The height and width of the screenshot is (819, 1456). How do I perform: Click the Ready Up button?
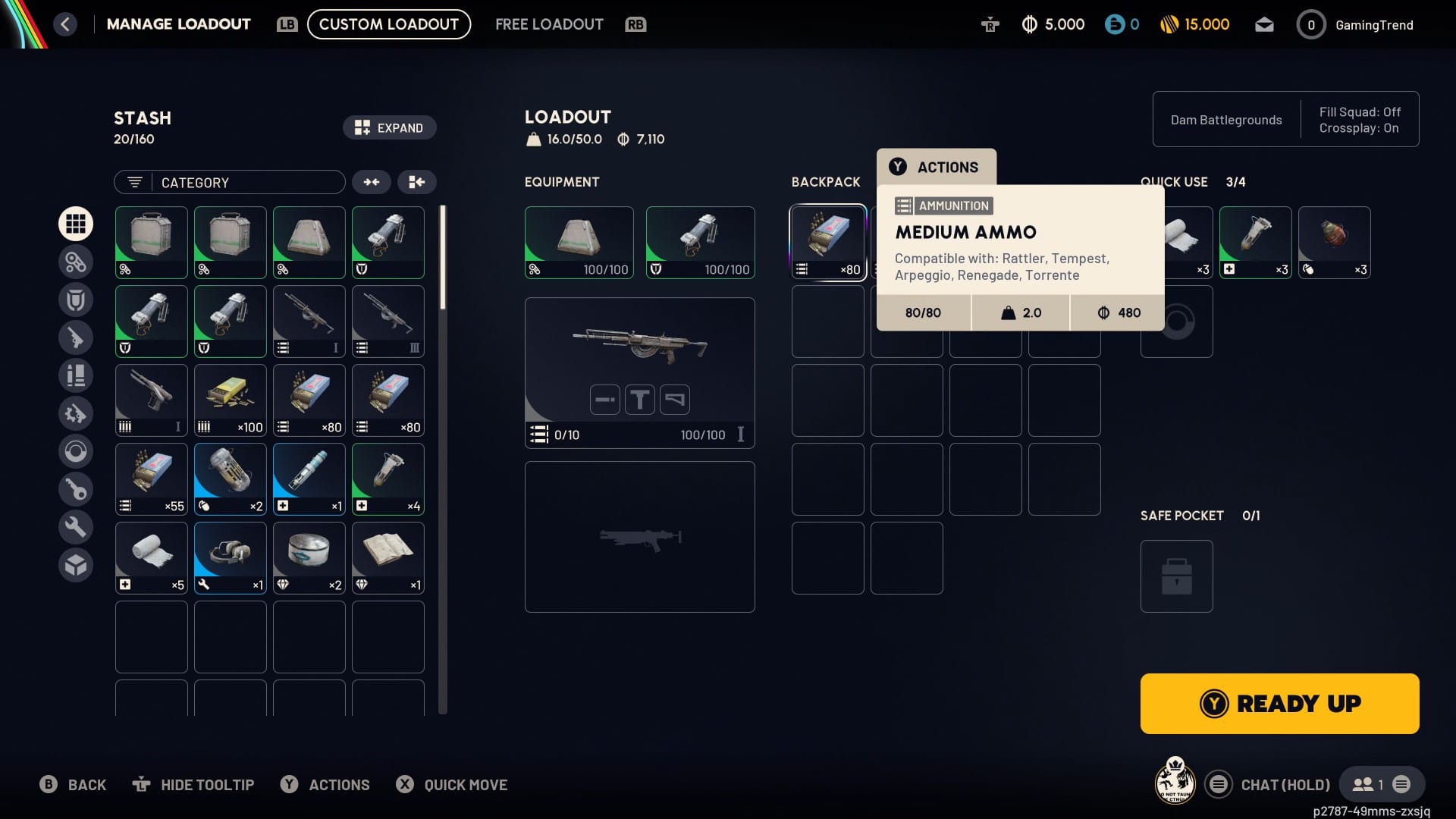1279,703
